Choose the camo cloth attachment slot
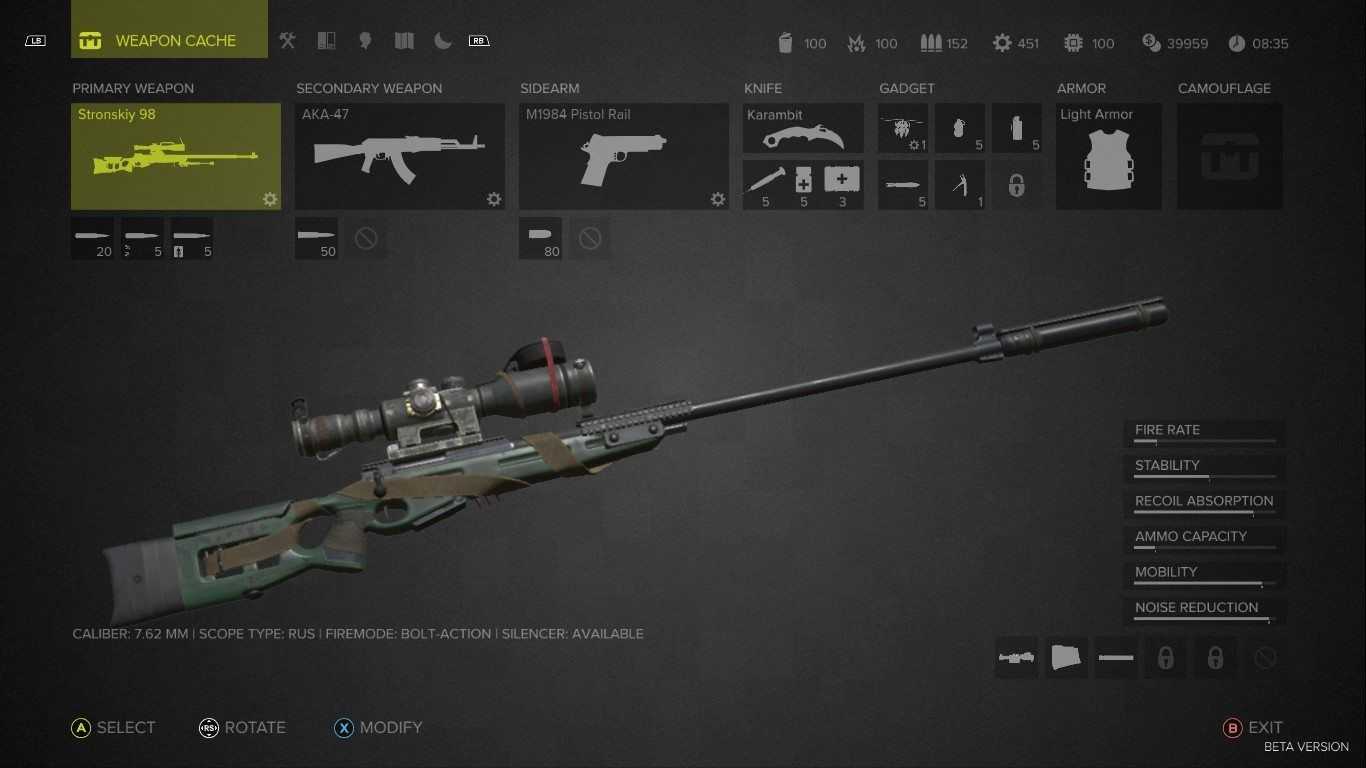 1066,658
